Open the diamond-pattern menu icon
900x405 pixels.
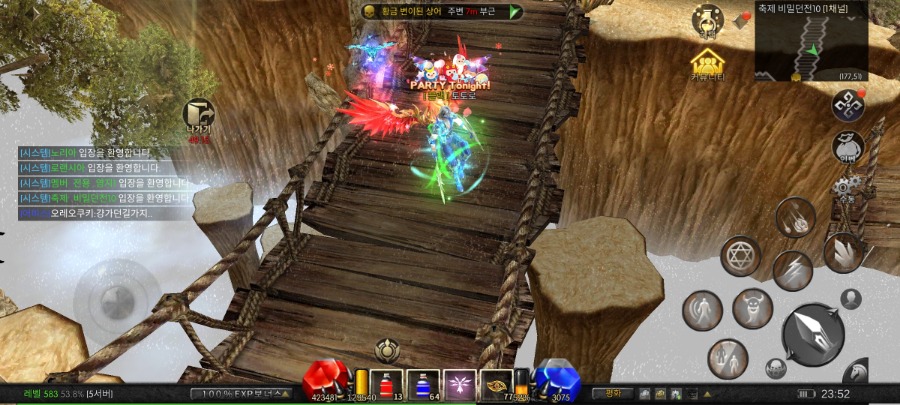click(848, 104)
